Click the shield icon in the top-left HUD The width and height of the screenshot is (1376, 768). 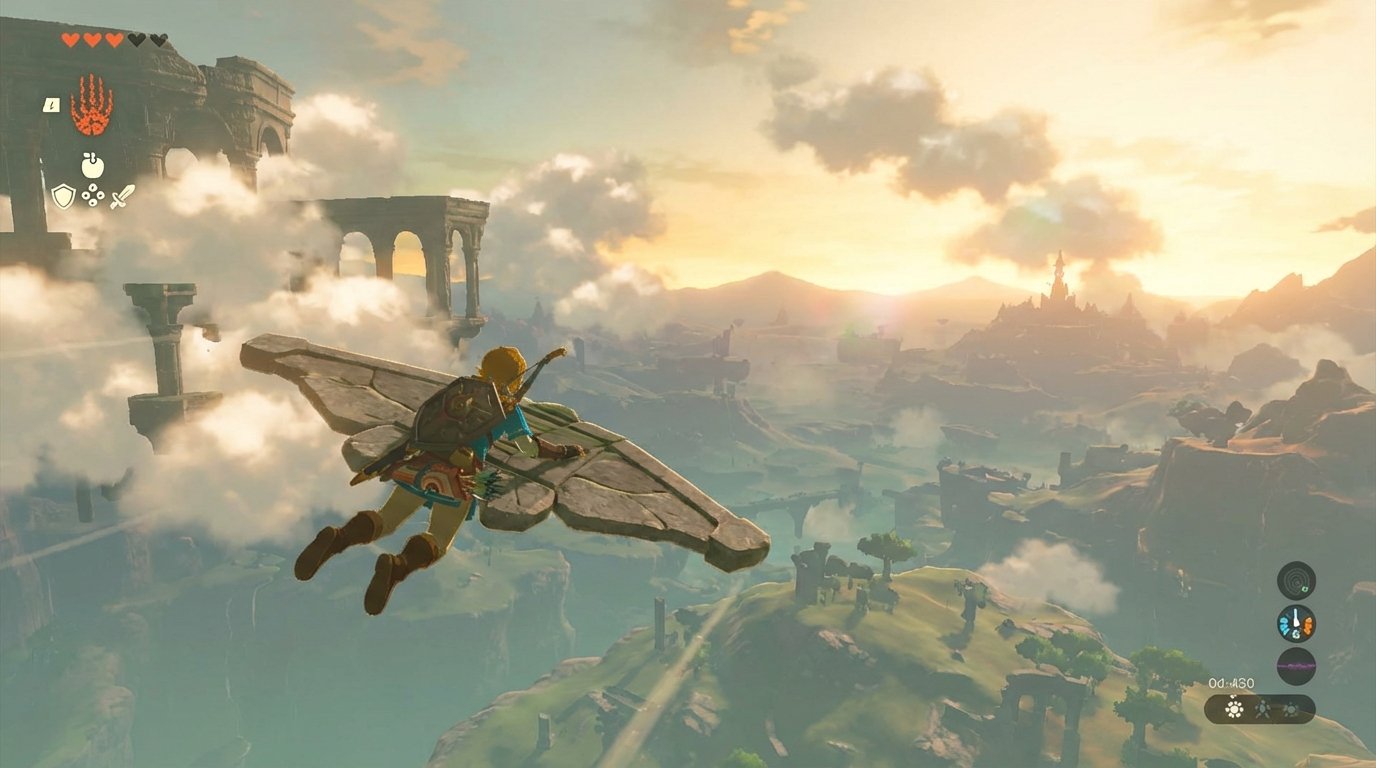pos(62,195)
